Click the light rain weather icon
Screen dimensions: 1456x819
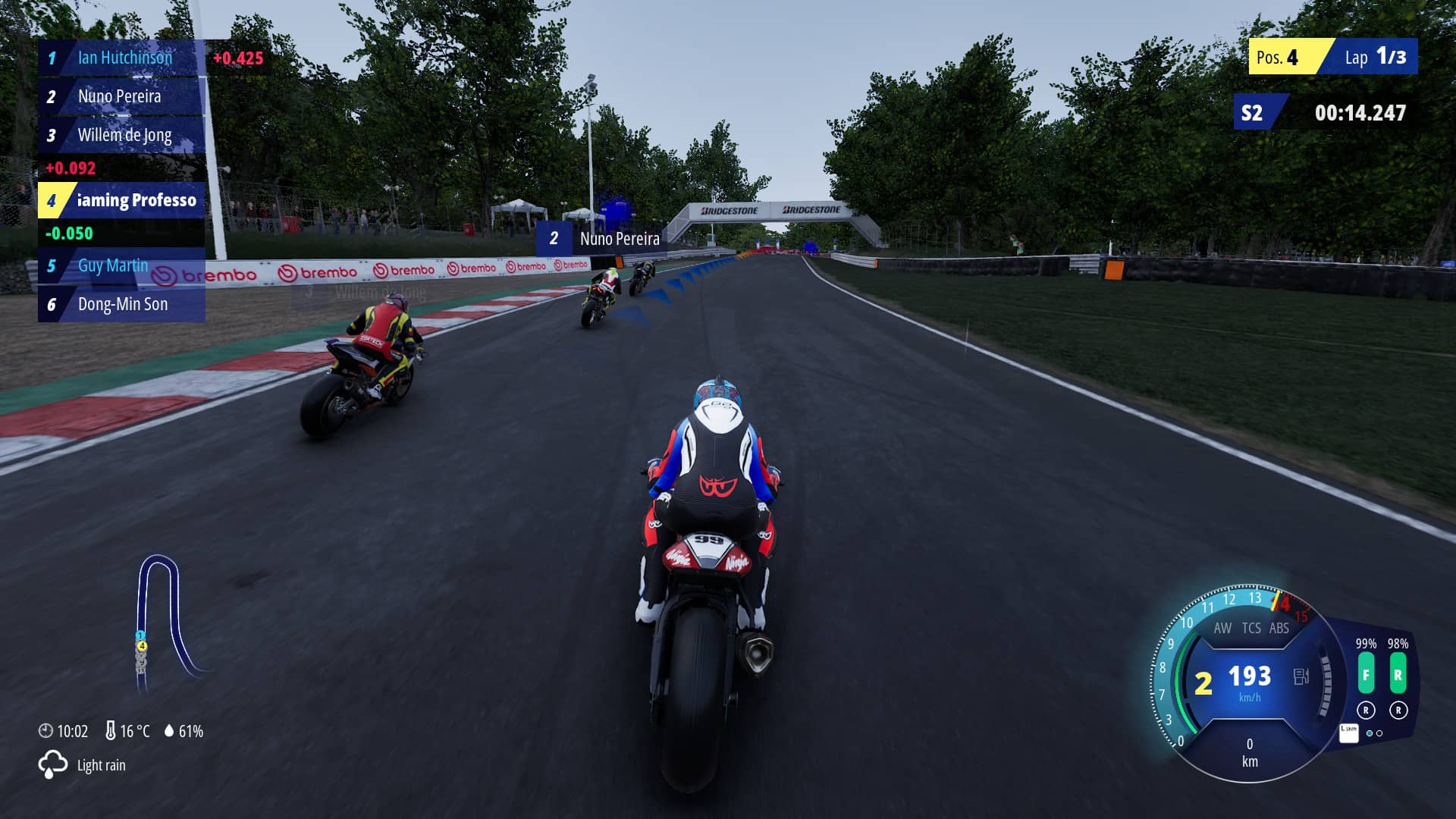[52, 764]
